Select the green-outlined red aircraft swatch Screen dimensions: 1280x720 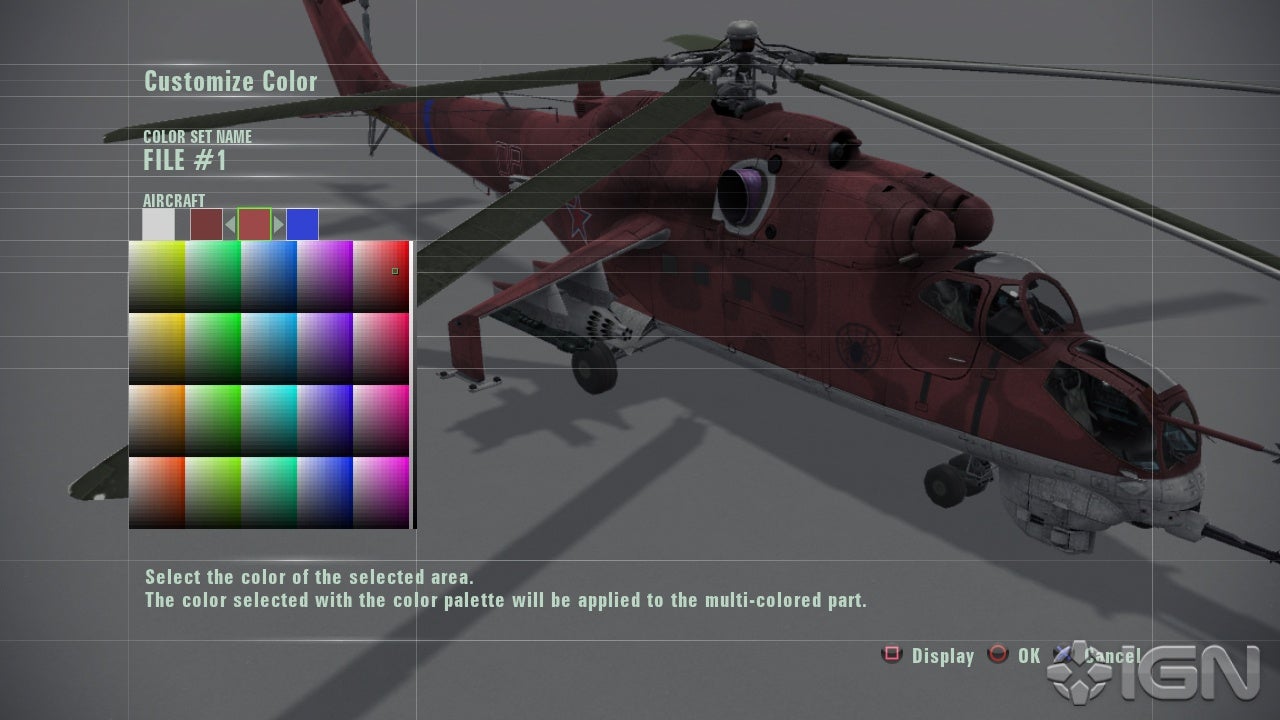pos(254,224)
